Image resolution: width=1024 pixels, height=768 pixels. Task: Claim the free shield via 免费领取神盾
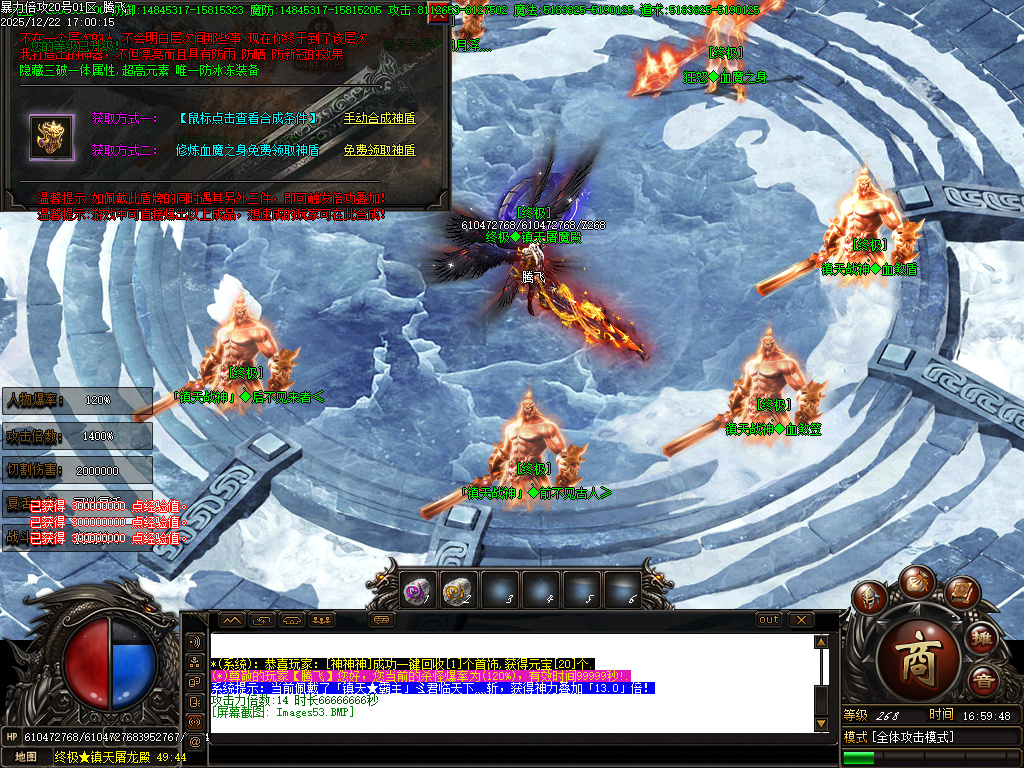379,150
